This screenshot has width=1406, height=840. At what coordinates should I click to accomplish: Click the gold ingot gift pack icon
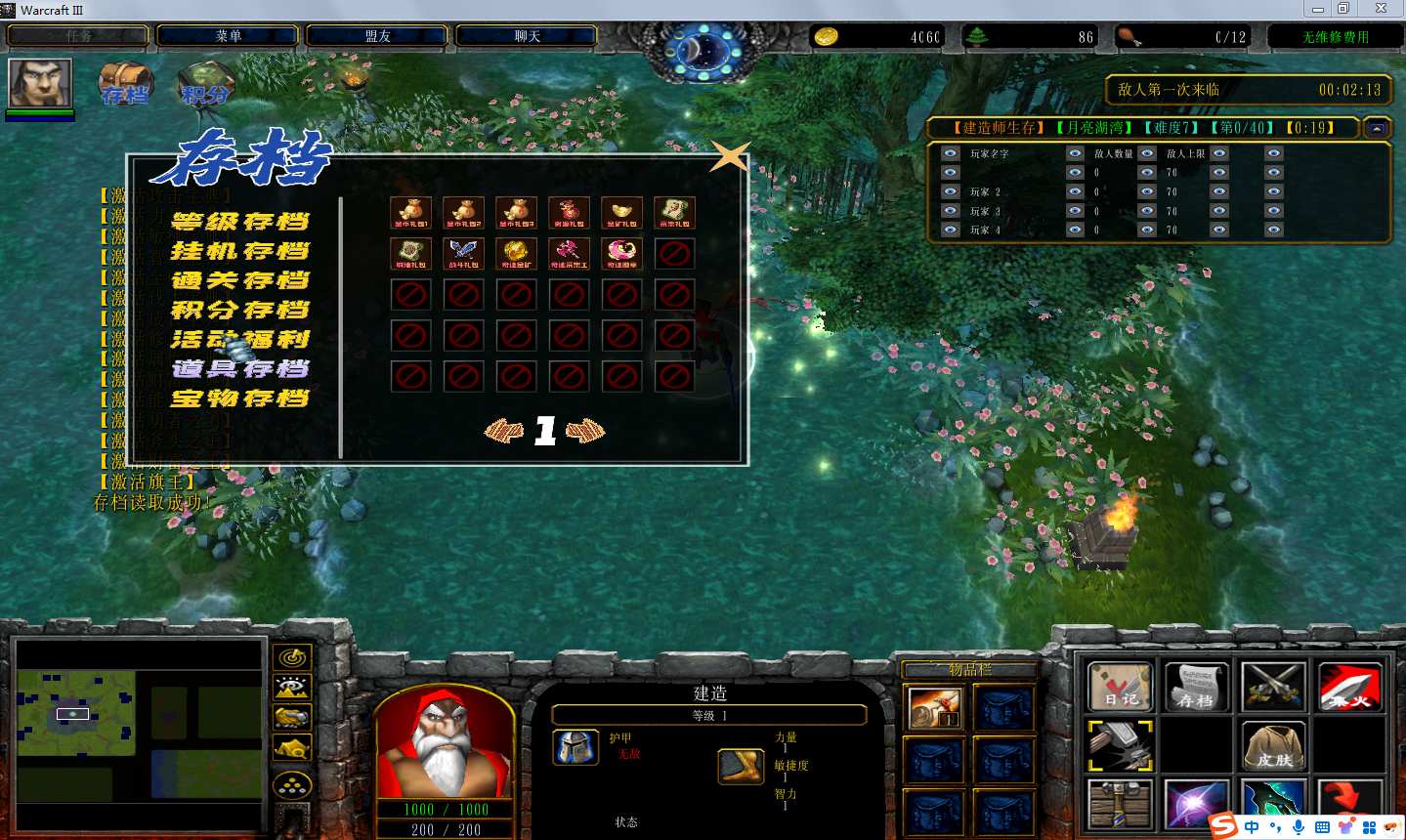tap(622, 212)
